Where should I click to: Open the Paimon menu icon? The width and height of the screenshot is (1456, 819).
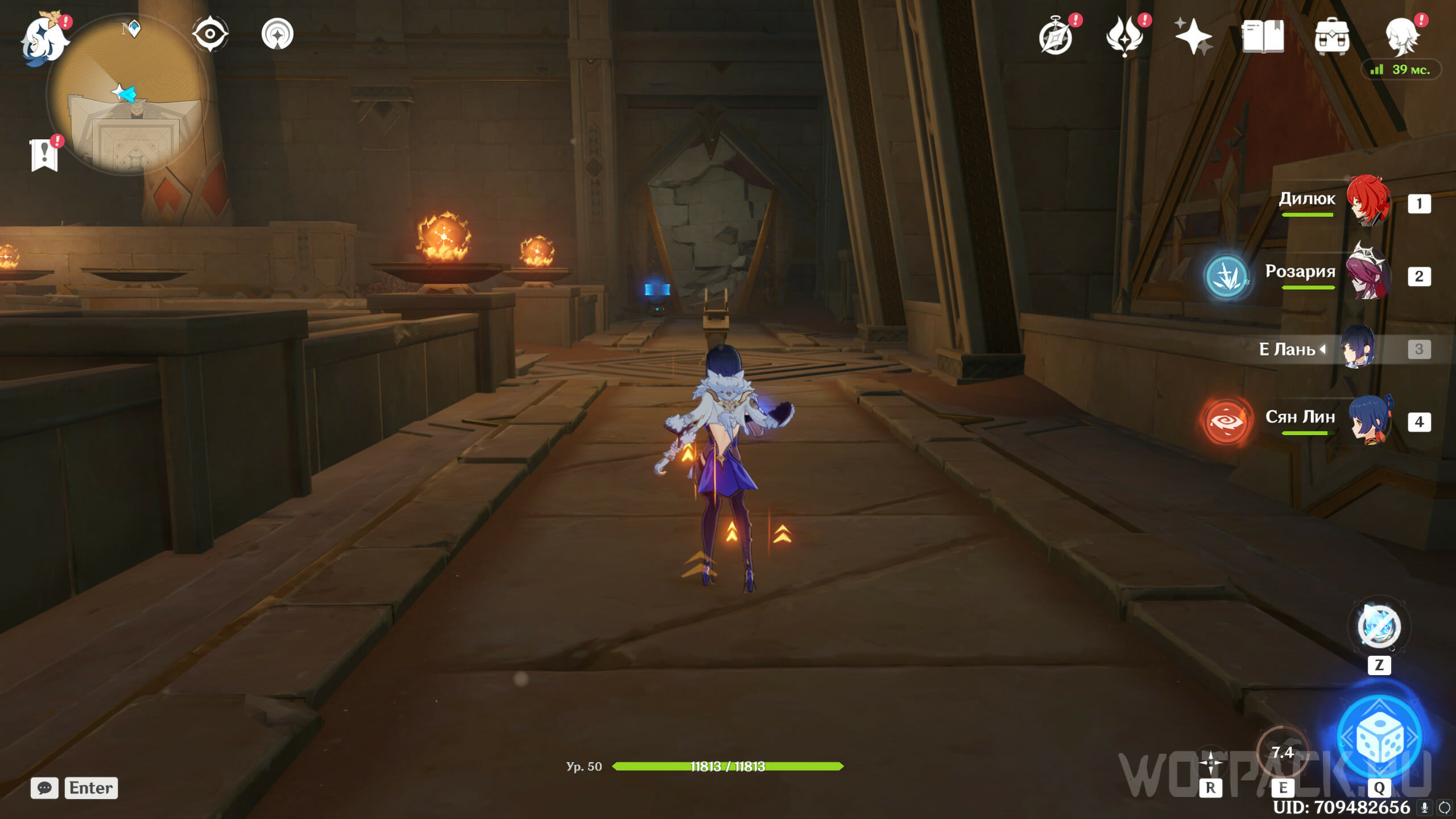(44, 39)
